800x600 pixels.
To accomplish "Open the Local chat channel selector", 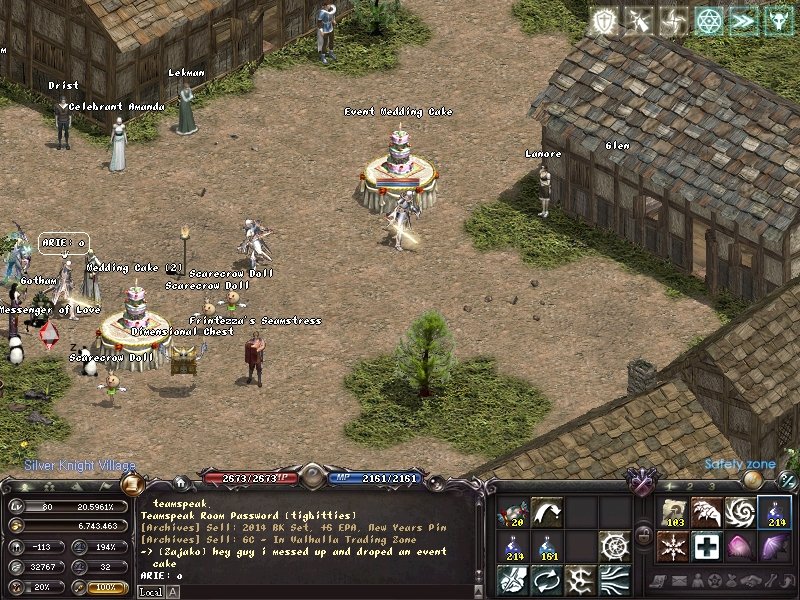I will tap(150, 592).
